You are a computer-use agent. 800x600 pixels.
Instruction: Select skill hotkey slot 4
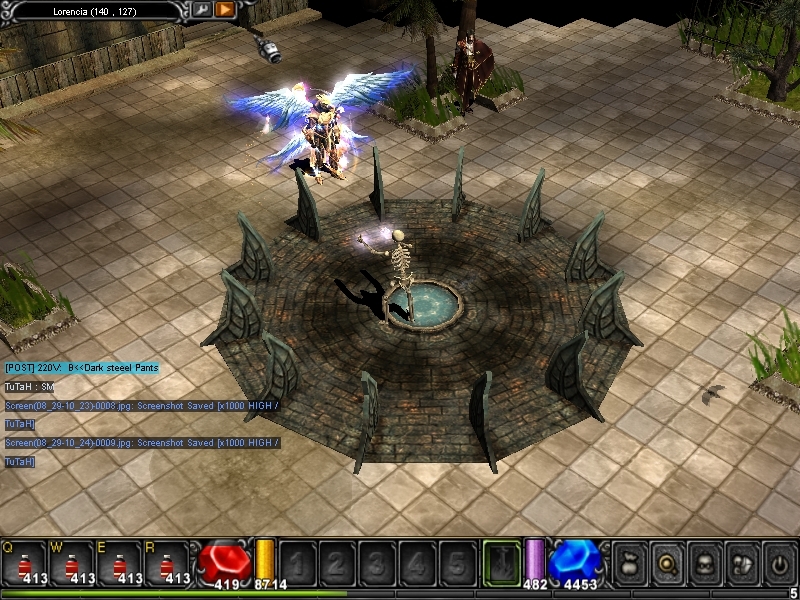416,562
